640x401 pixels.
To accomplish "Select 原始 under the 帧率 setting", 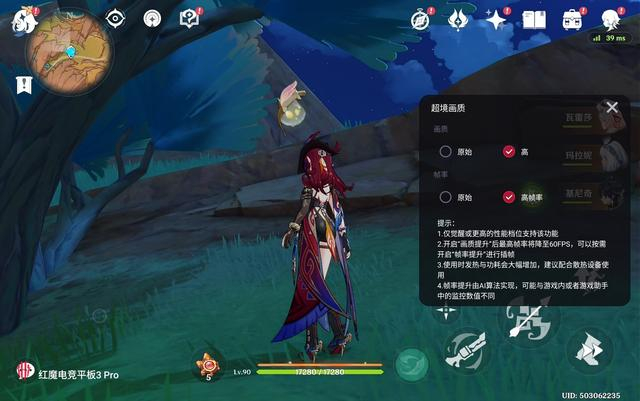I will 445,197.
